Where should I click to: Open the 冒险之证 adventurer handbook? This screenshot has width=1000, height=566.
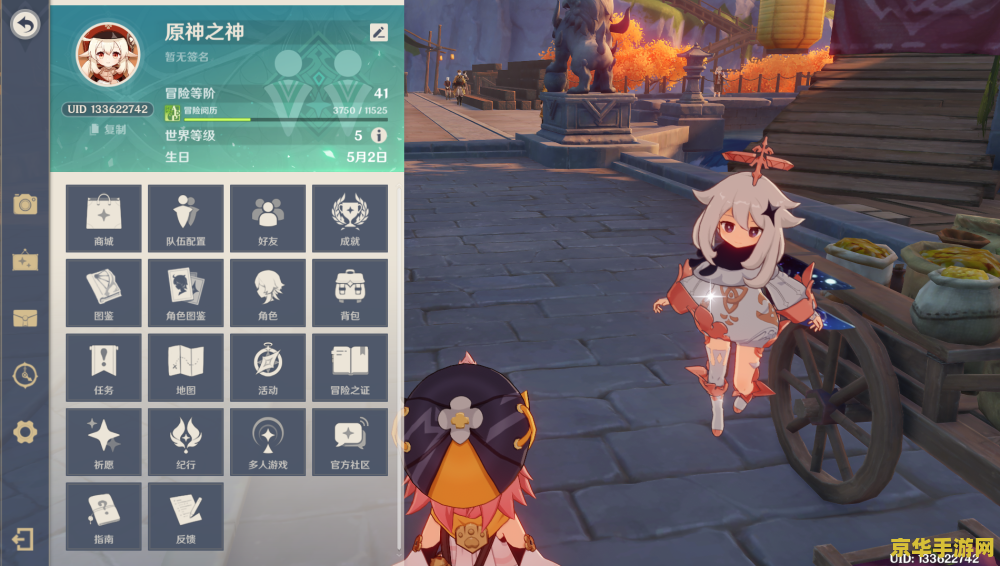point(350,367)
